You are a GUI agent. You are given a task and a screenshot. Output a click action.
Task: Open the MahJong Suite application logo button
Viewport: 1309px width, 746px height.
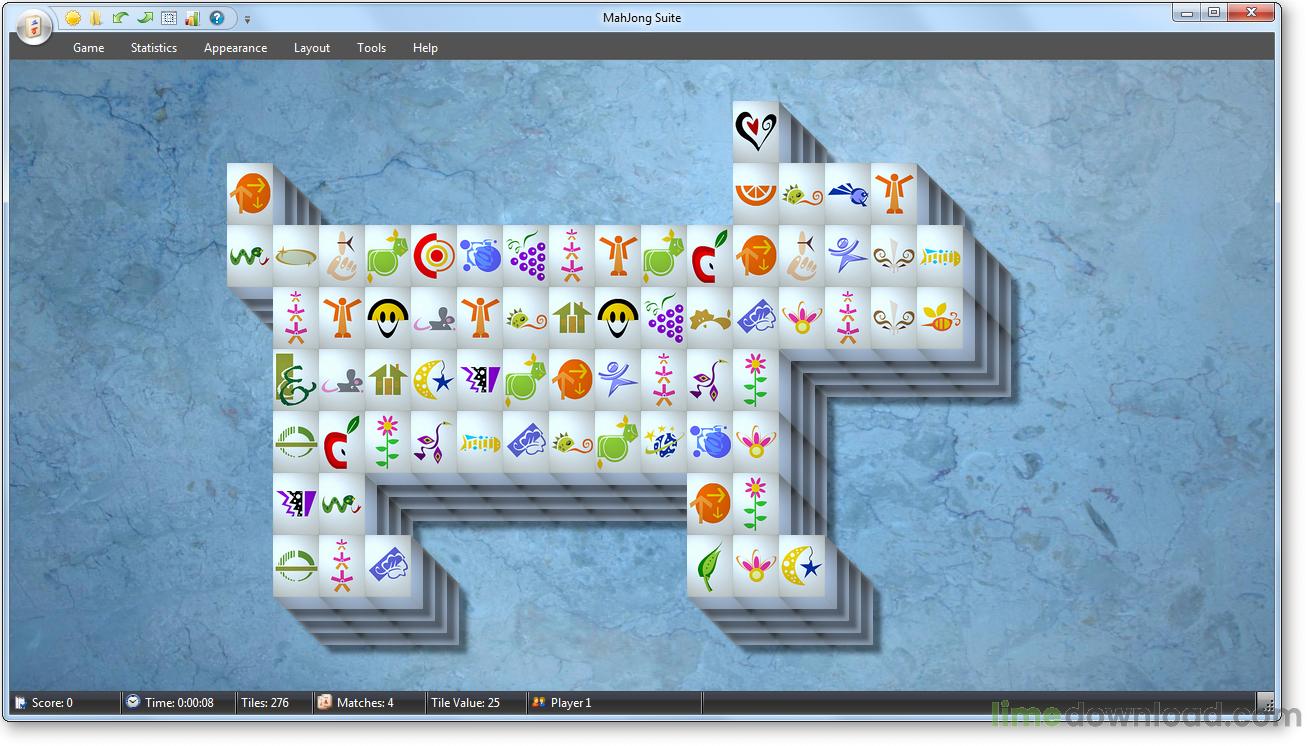33,27
